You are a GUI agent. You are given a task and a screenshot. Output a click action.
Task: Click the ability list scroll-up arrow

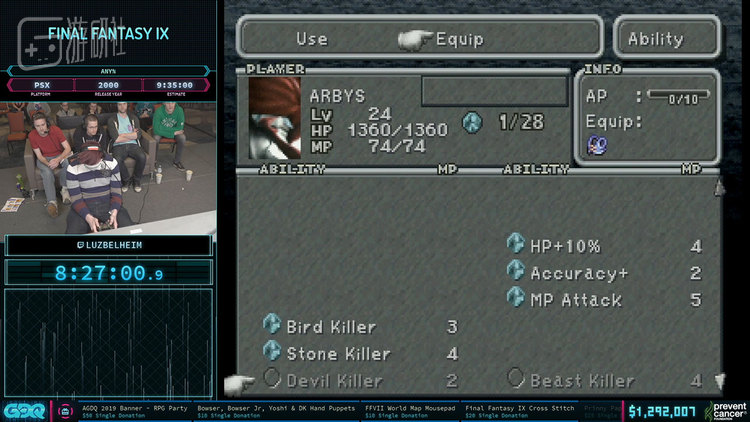coord(717,187)
